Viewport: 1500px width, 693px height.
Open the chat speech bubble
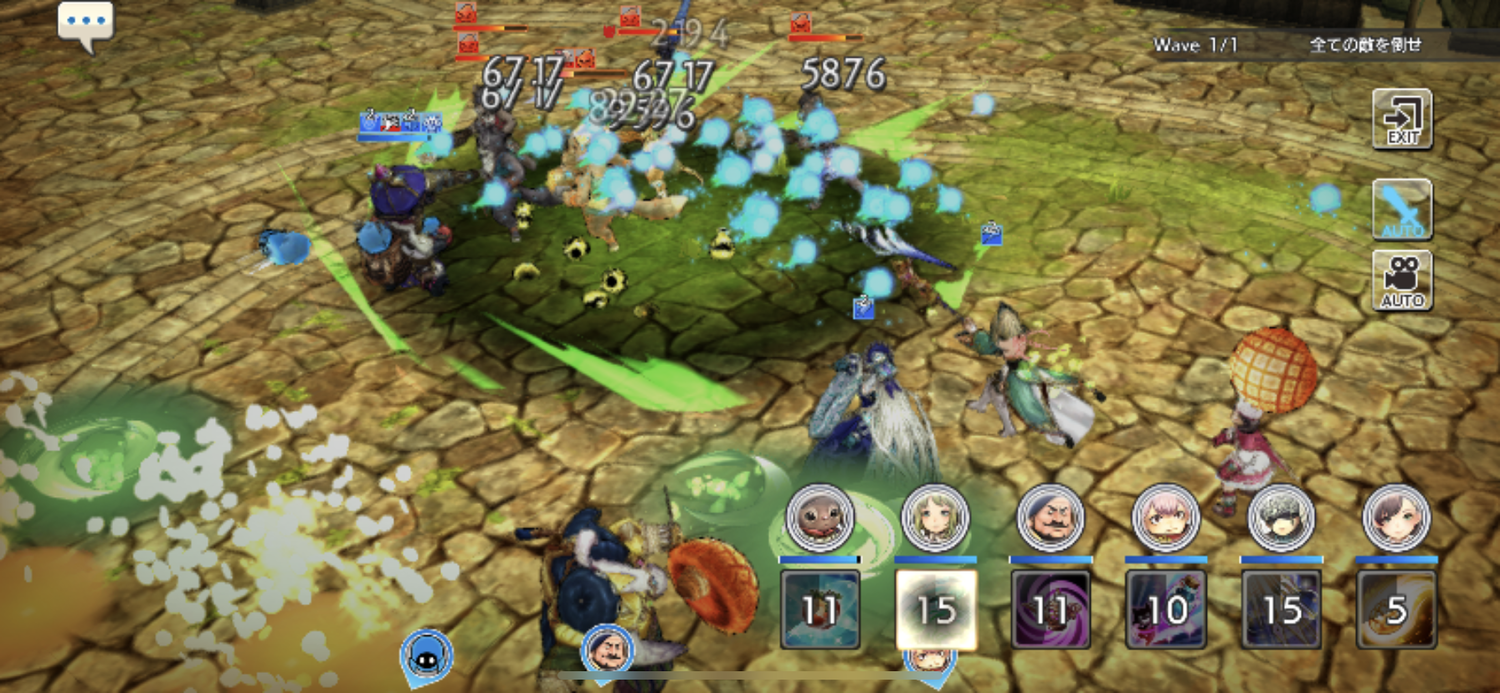tap(85, 23)
